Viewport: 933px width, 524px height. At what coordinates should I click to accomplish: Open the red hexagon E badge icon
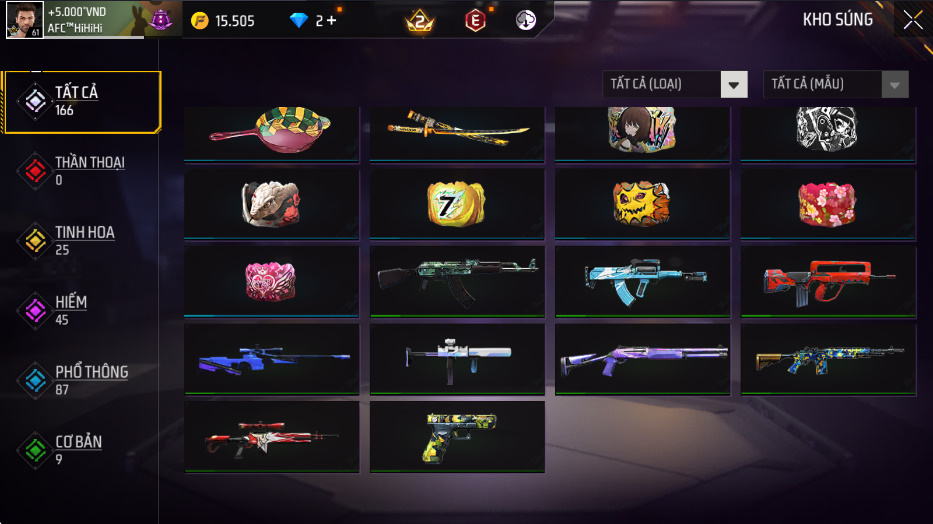coord(475,20)
